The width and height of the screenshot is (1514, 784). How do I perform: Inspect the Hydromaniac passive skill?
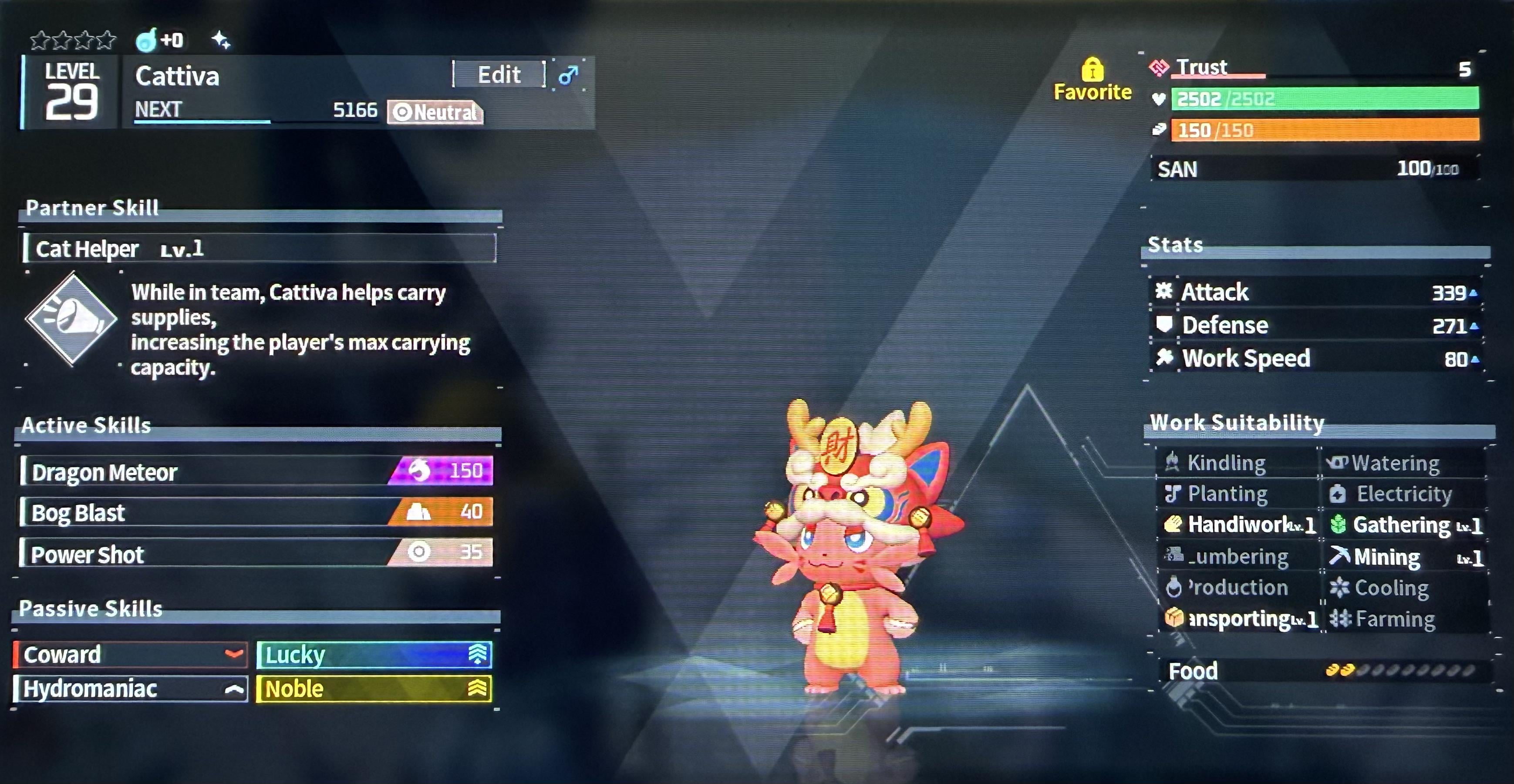(130, 689)
